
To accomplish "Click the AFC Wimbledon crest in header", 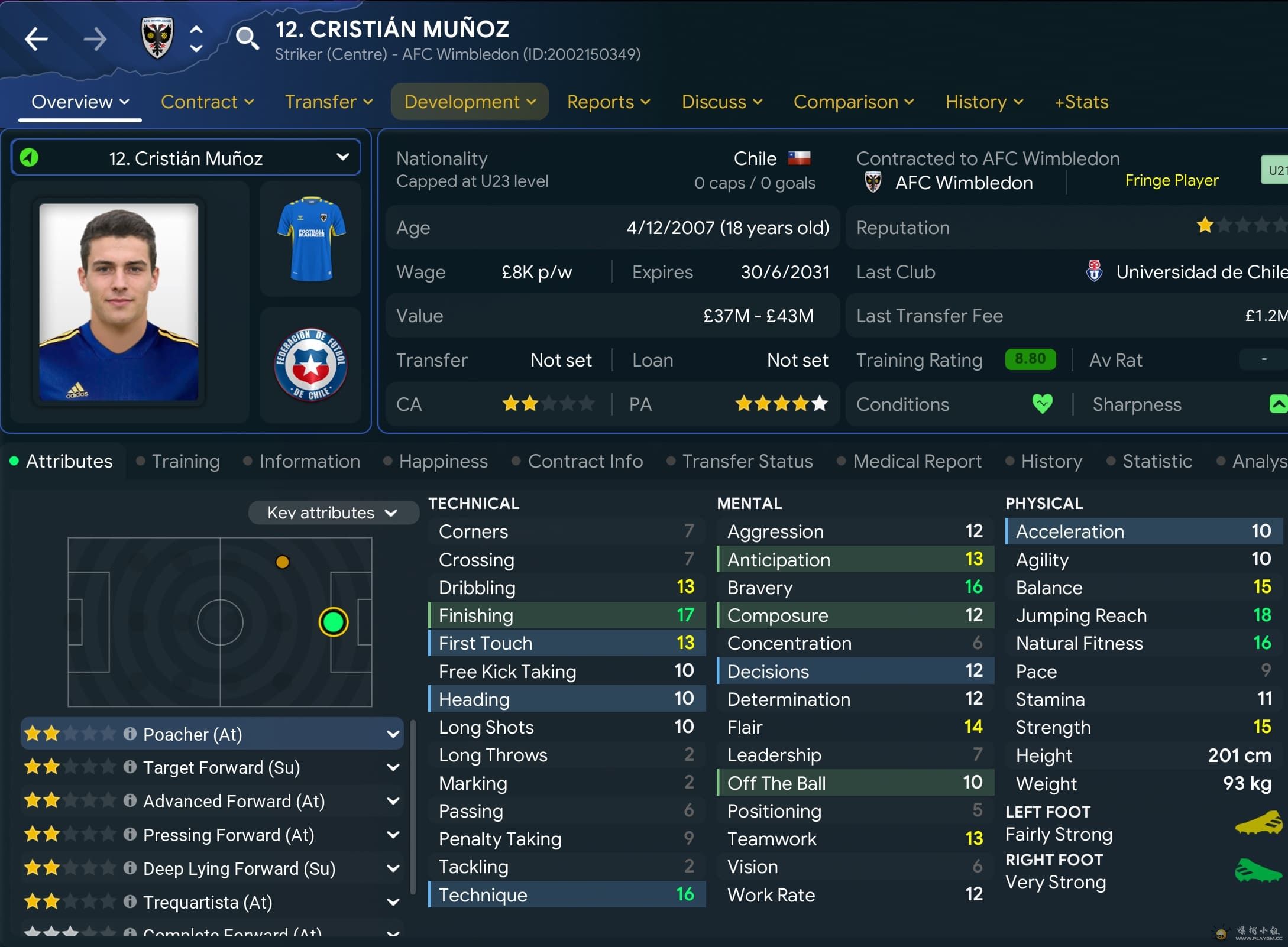I will coord(157,38).
